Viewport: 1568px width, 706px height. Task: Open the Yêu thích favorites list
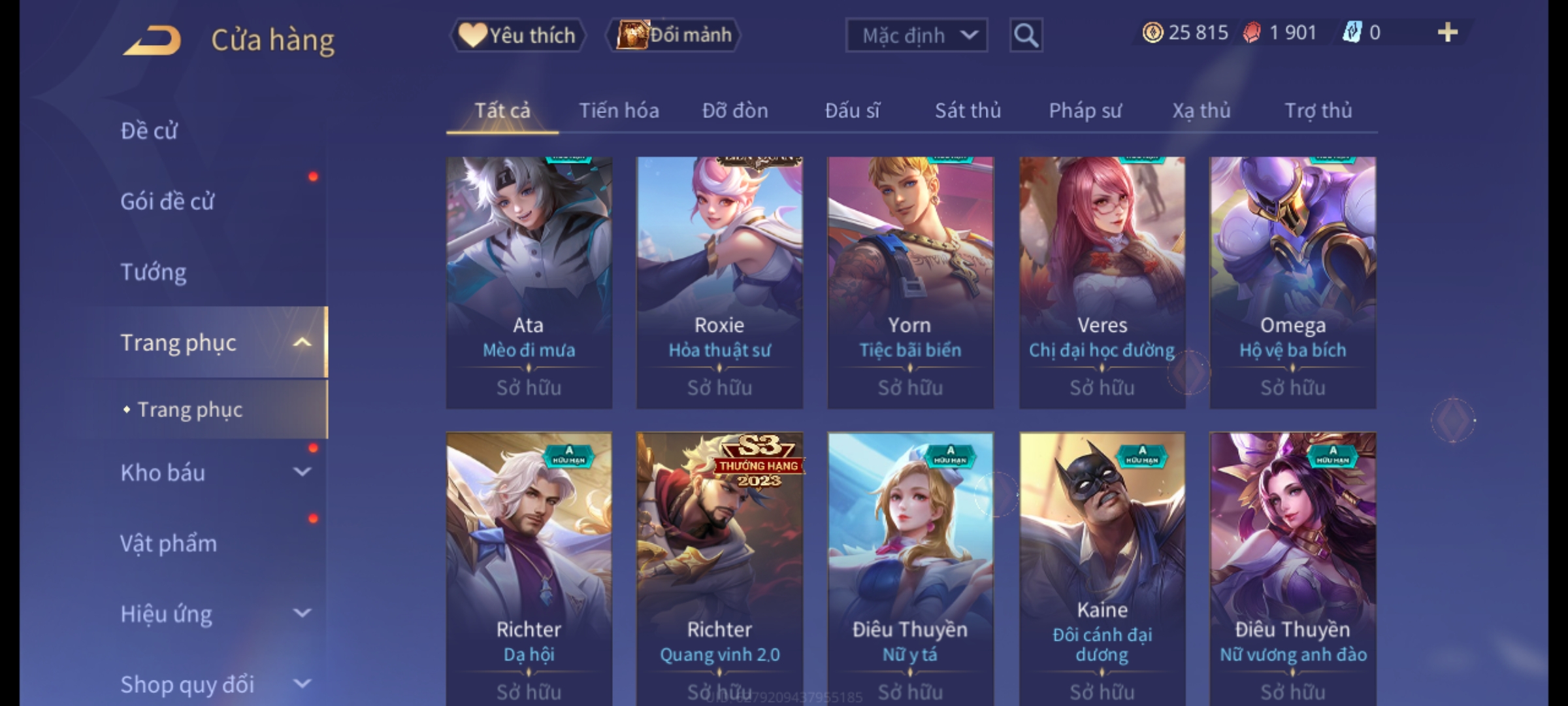(x=517, y=35)
